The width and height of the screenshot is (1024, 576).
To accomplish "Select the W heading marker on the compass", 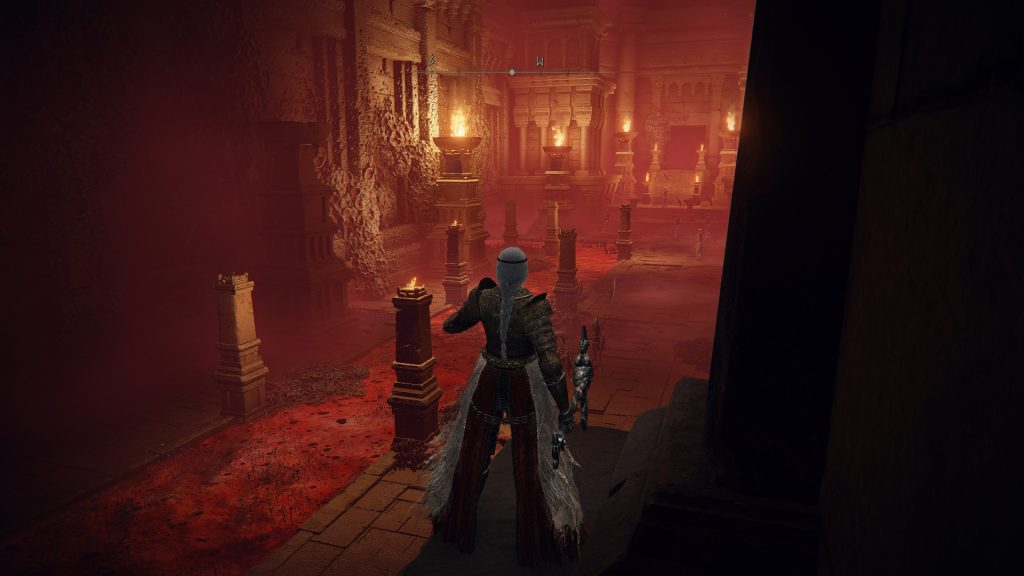I will click(x=540, y=63).
